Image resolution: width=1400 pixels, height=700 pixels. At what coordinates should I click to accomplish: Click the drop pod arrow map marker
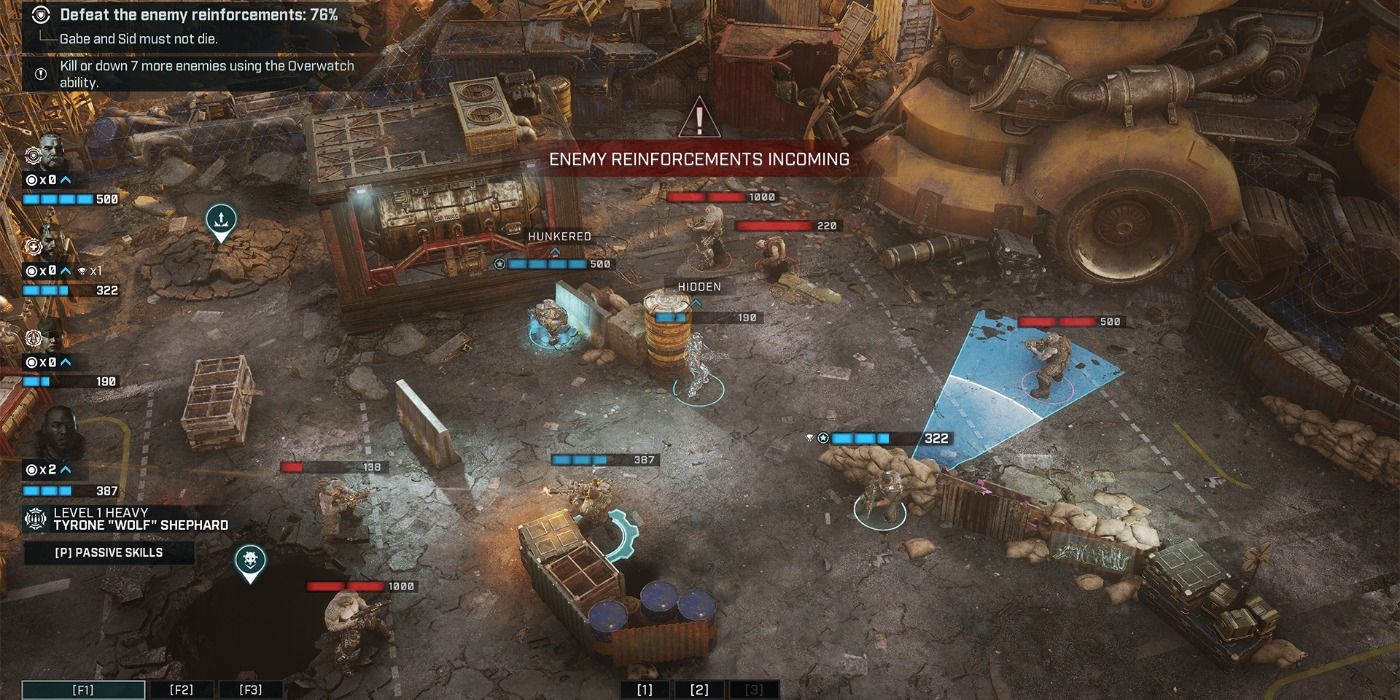(x=221, y=220)
